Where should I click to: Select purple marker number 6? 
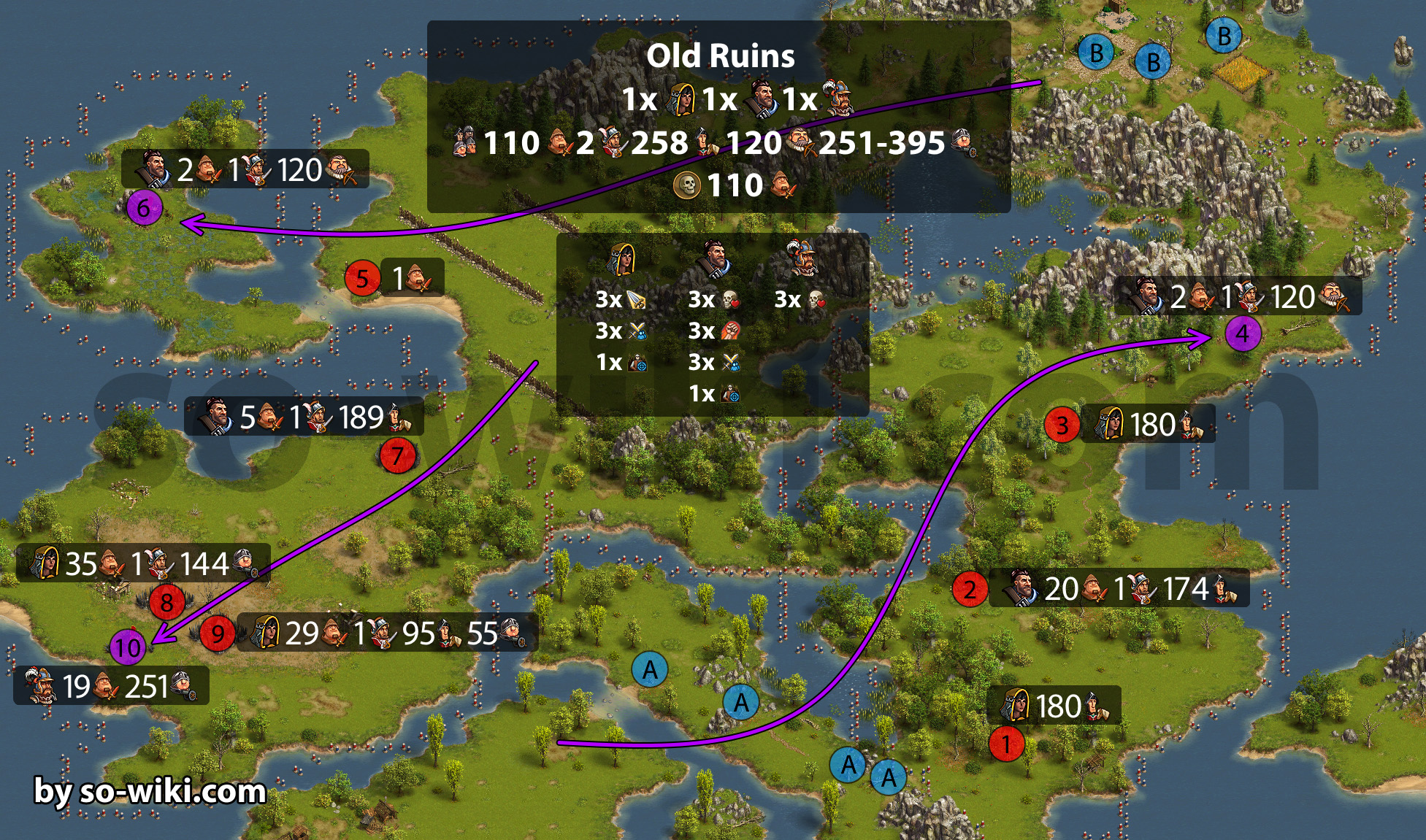tap(144, 208)
